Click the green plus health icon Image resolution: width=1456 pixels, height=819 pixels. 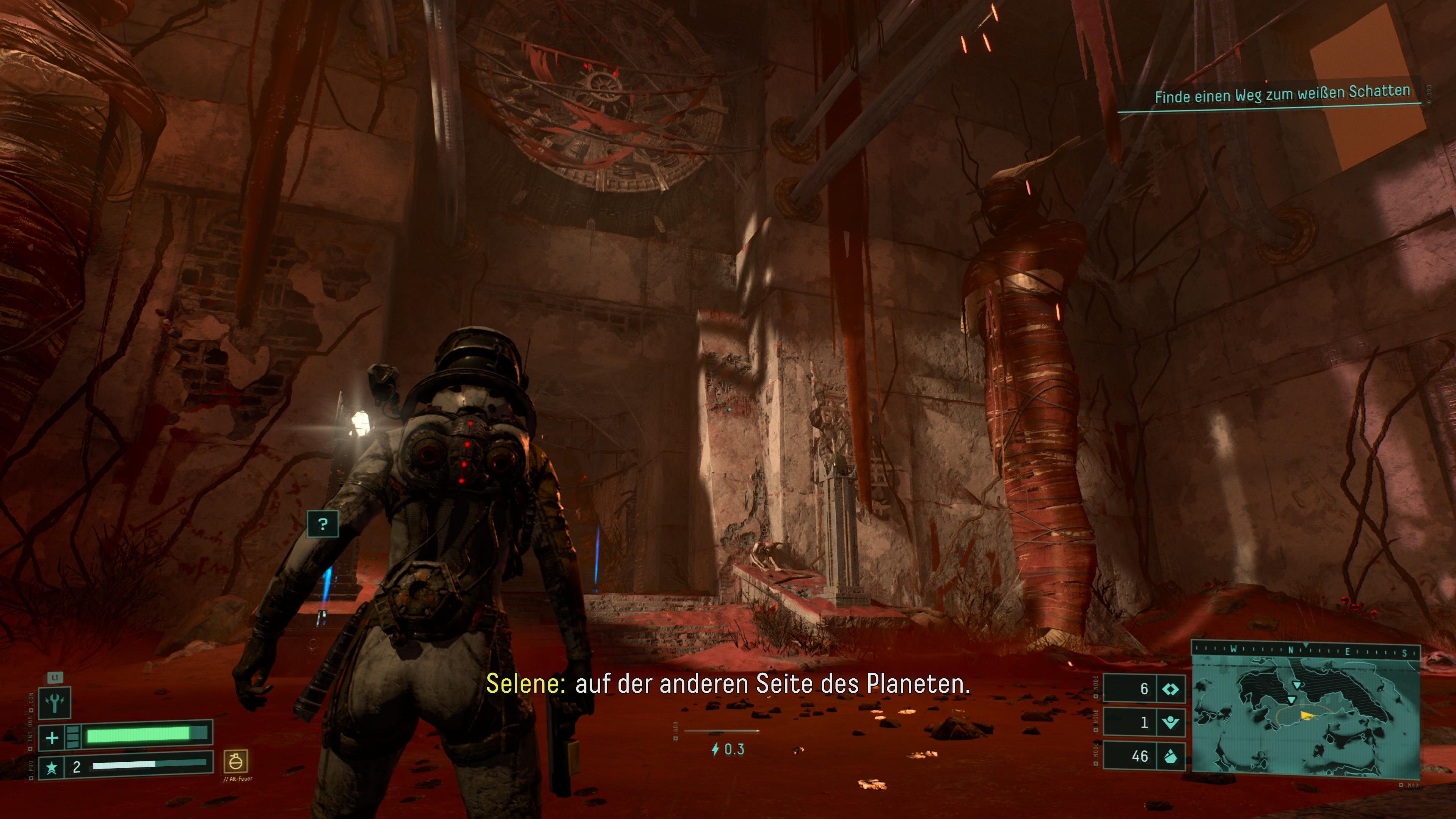[x=52, y=737]
